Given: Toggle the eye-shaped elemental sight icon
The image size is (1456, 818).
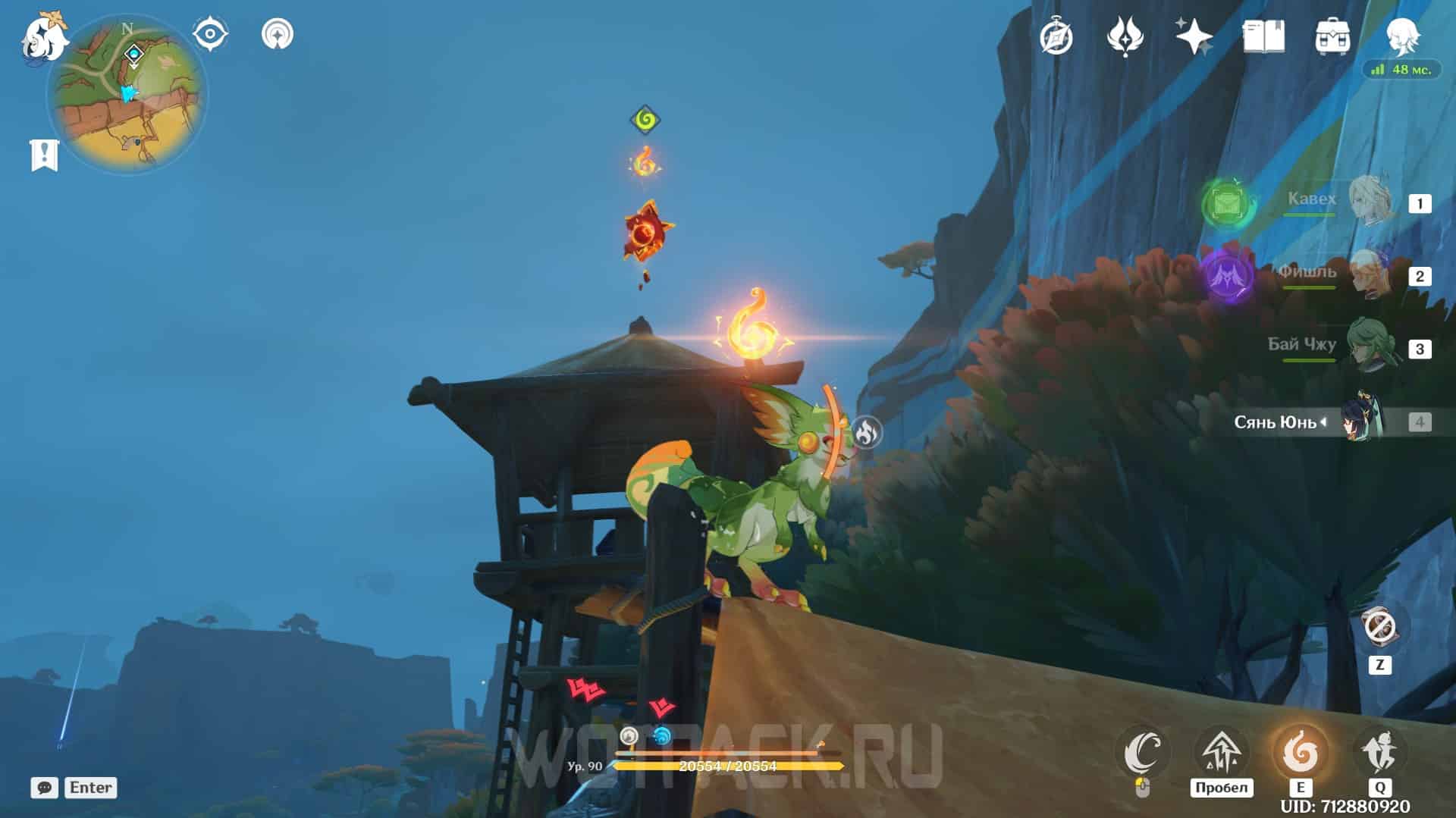Looking at the screenshot, I should pos(209,34).
